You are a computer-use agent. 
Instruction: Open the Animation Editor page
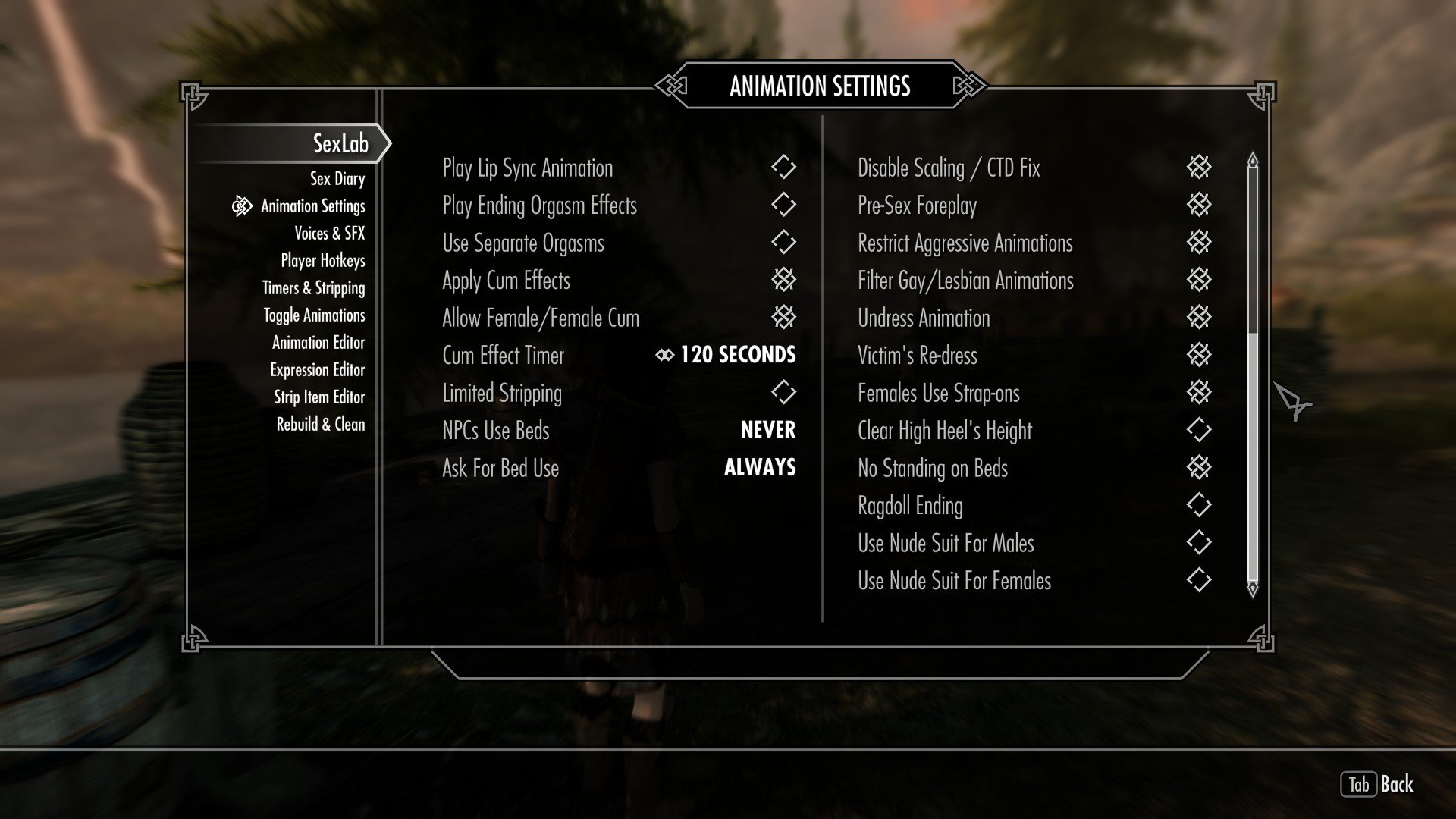[x=318, y=343]
